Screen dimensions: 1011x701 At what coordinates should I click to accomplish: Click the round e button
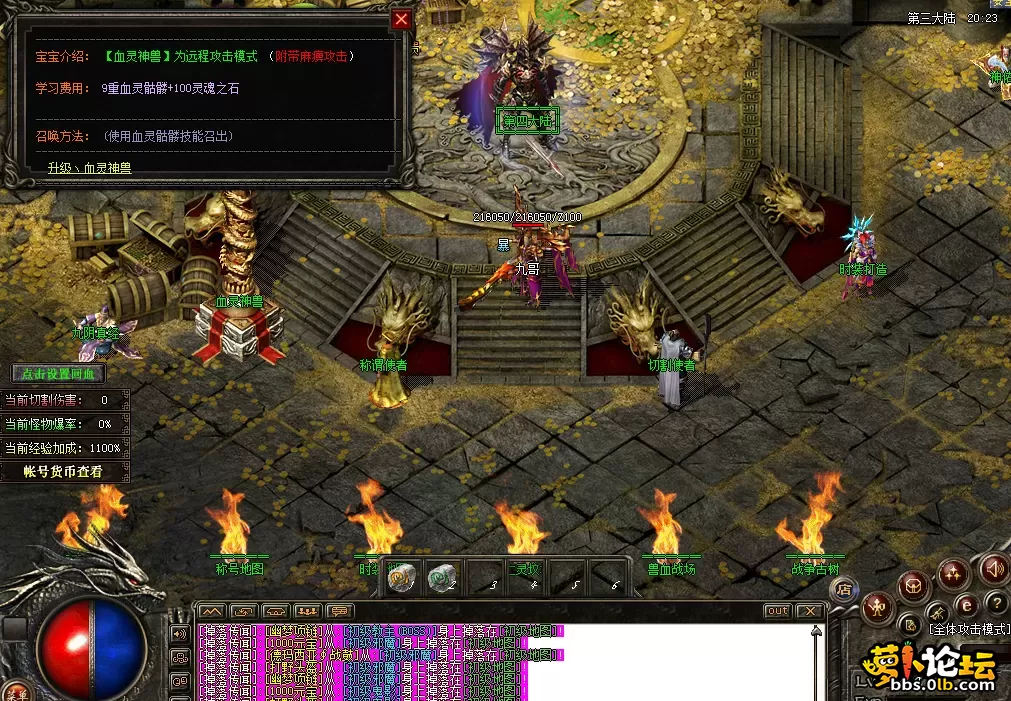click(966, 606)
